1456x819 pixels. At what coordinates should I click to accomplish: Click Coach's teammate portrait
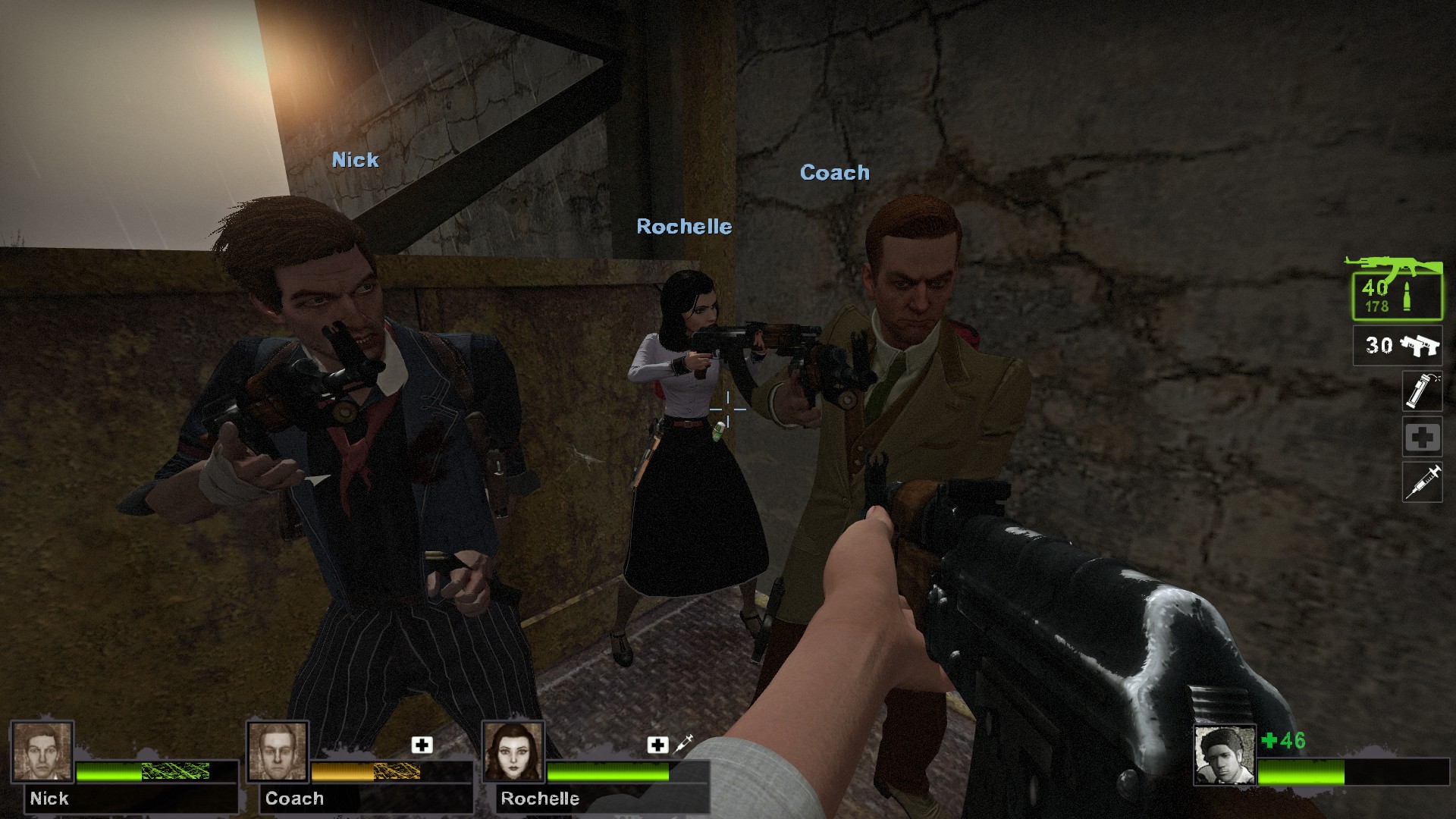(x=278, y=752)
